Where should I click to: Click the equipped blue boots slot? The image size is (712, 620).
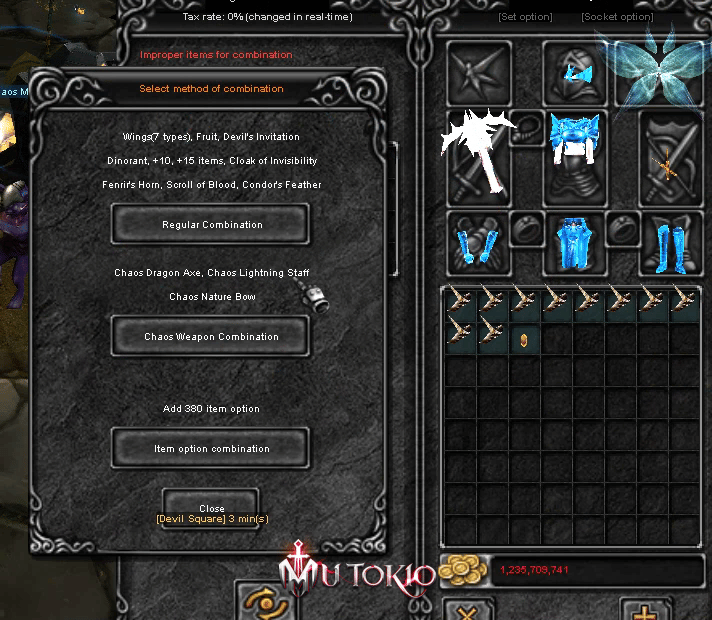click(670, 243)
